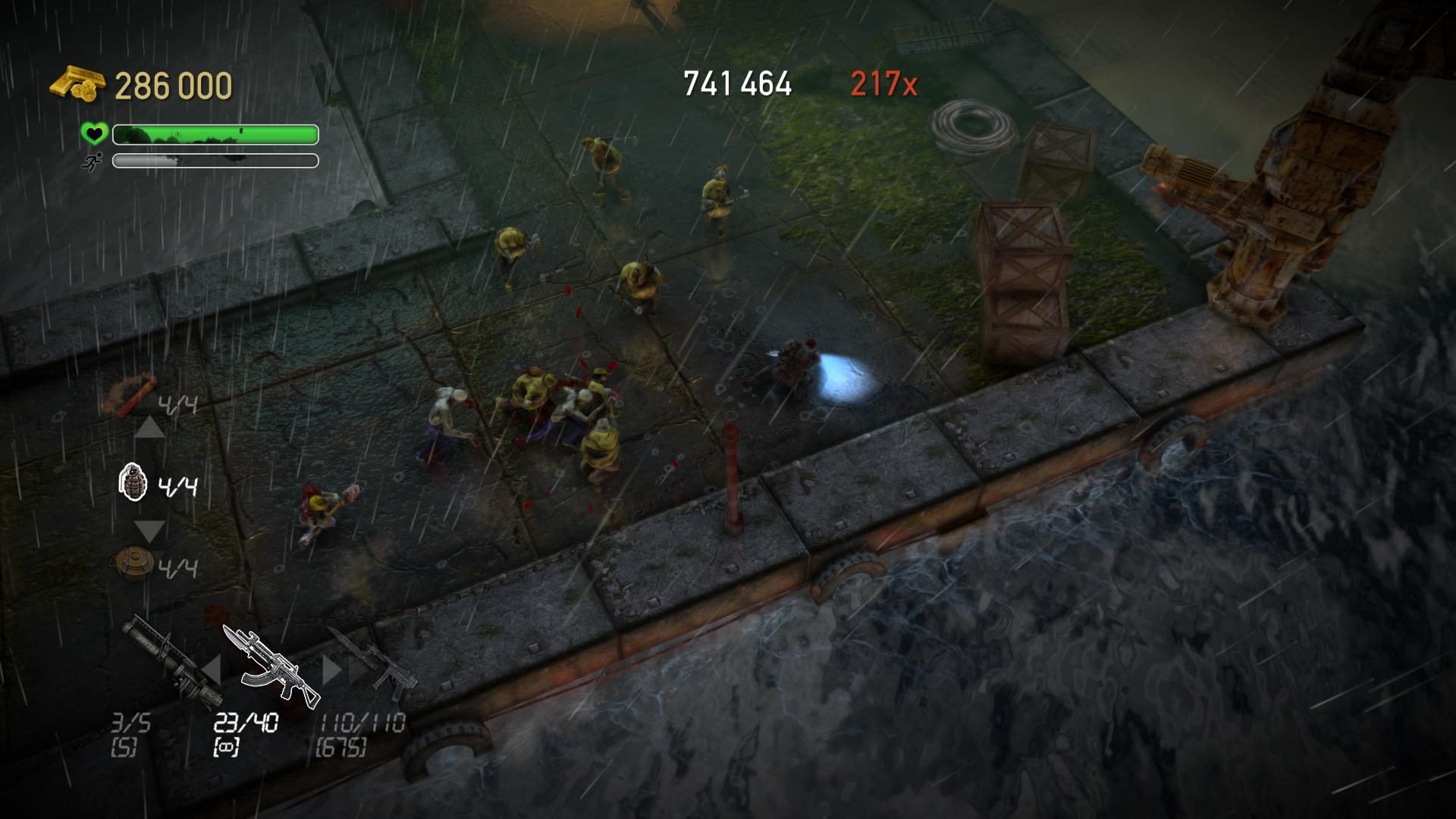Click the down arrow below the grenade slot

coord(149,531)
